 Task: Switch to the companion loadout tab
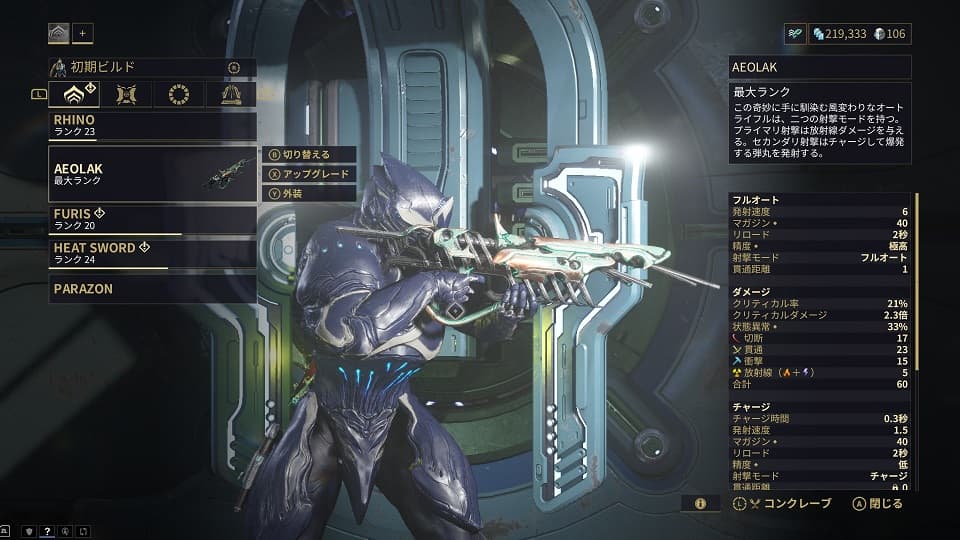point(126,95)
